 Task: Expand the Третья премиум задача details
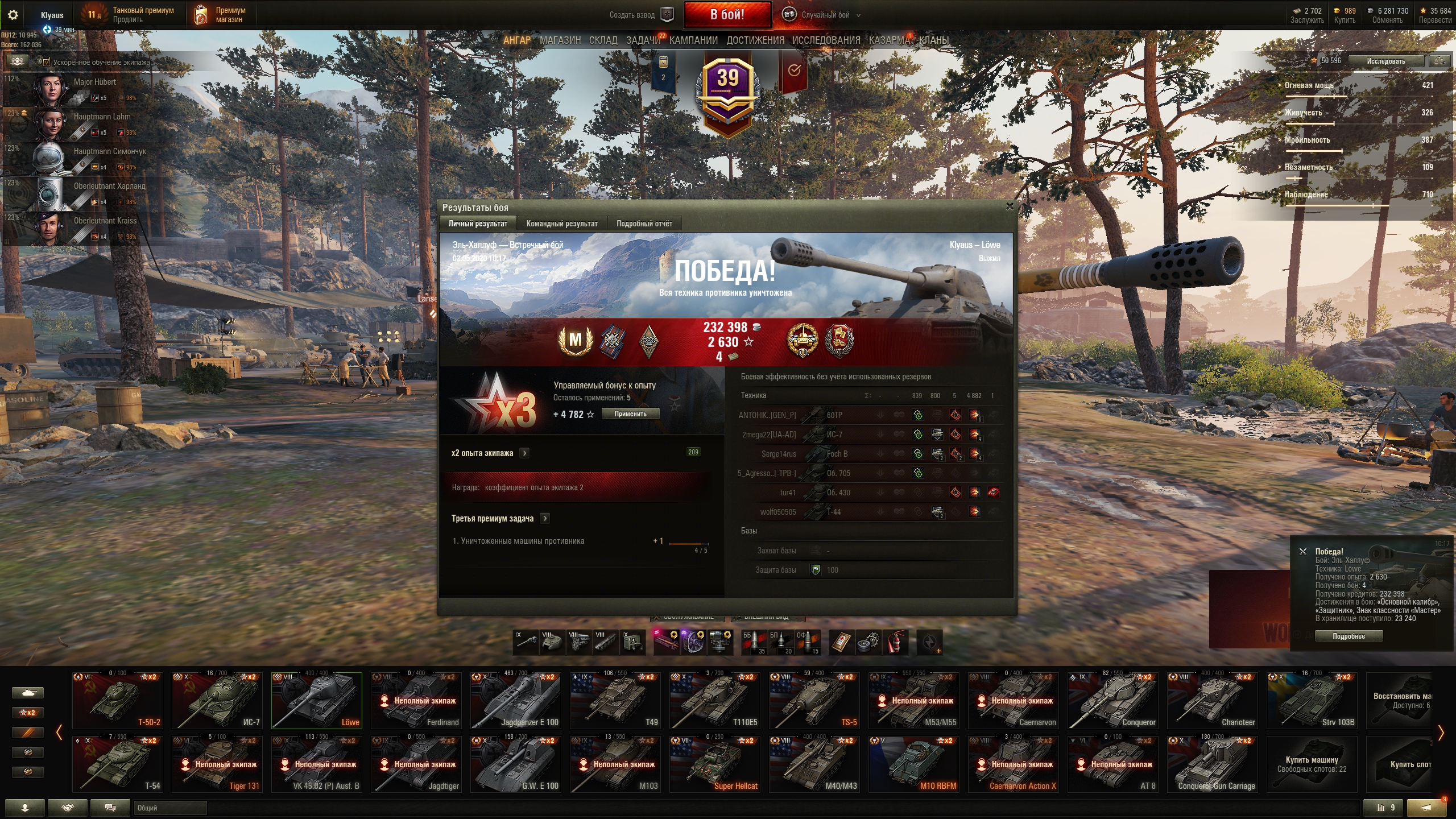(545, 518)
